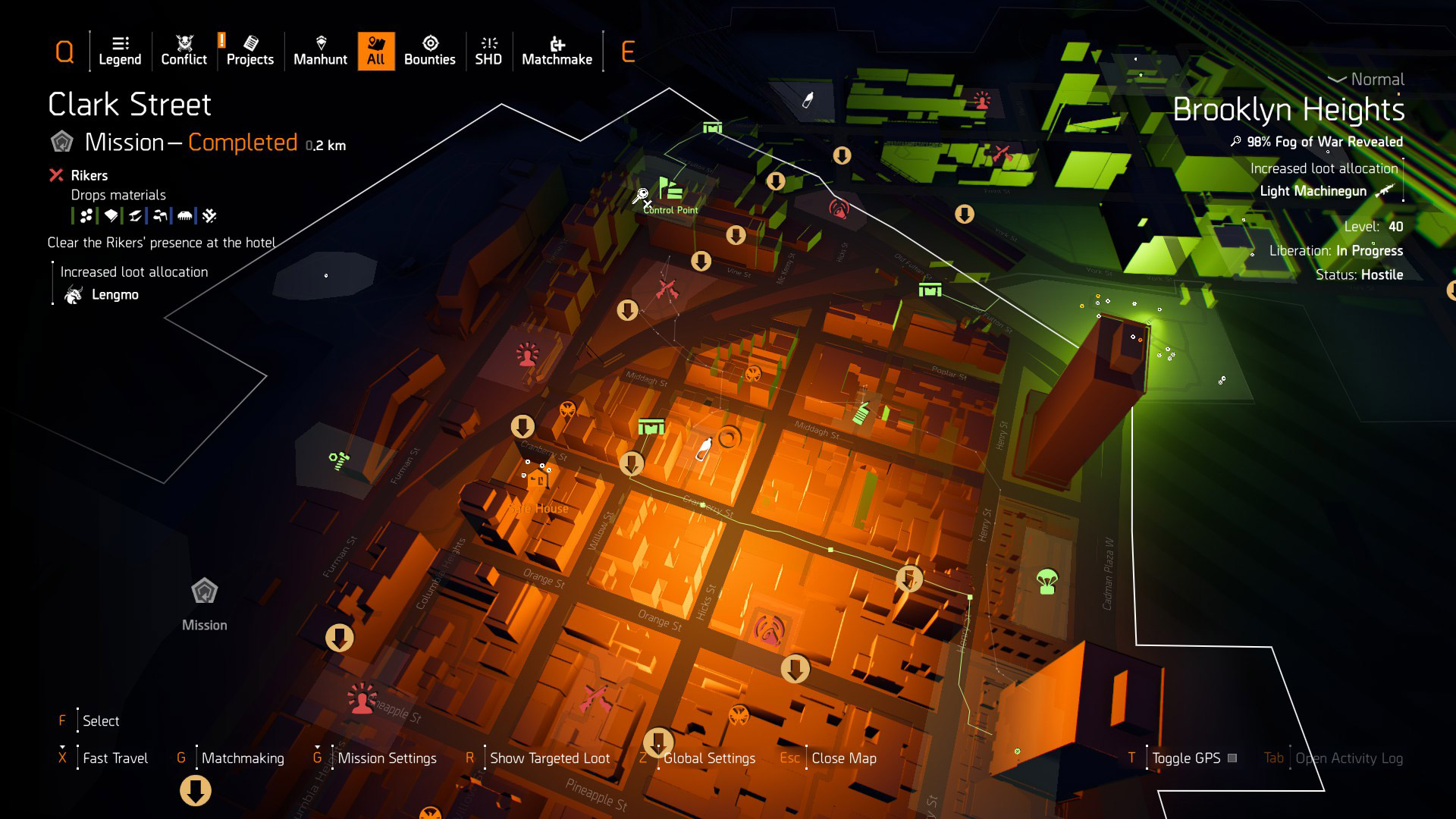Open Mission Settings
The image size is (1456, 819).
(387, 758)
